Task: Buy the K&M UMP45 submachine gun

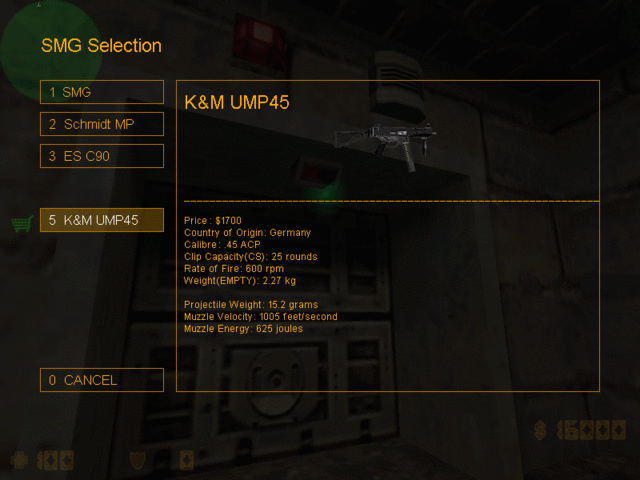Action: (101, 220)
